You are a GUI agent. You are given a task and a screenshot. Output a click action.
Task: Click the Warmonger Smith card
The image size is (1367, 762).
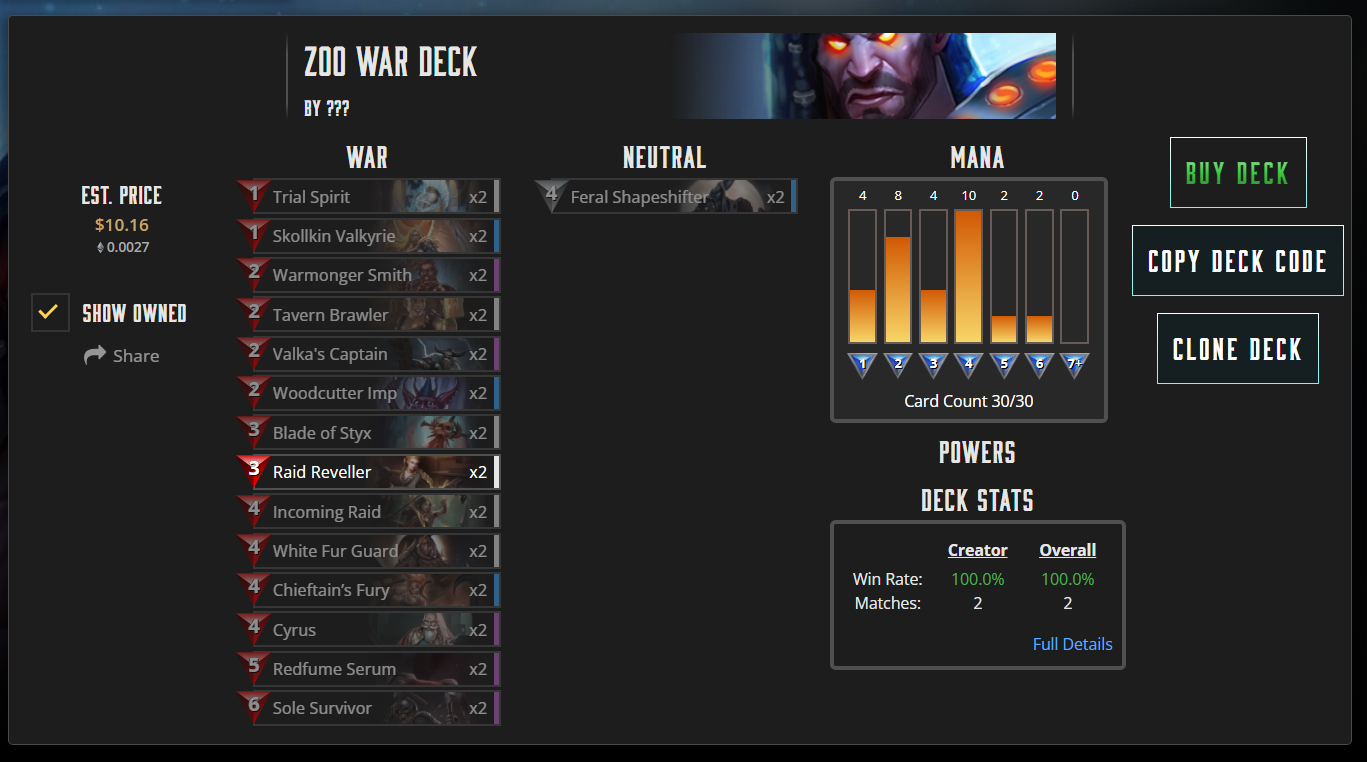[x=370, y=275]
